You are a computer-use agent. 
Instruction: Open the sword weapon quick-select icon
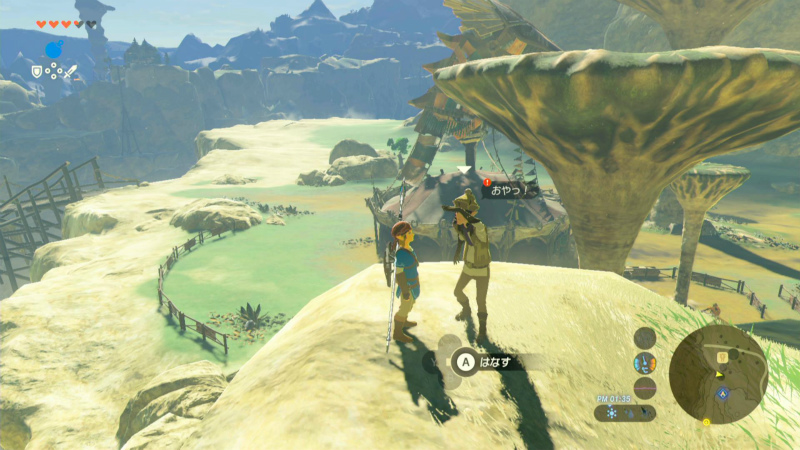pos(71,71)
